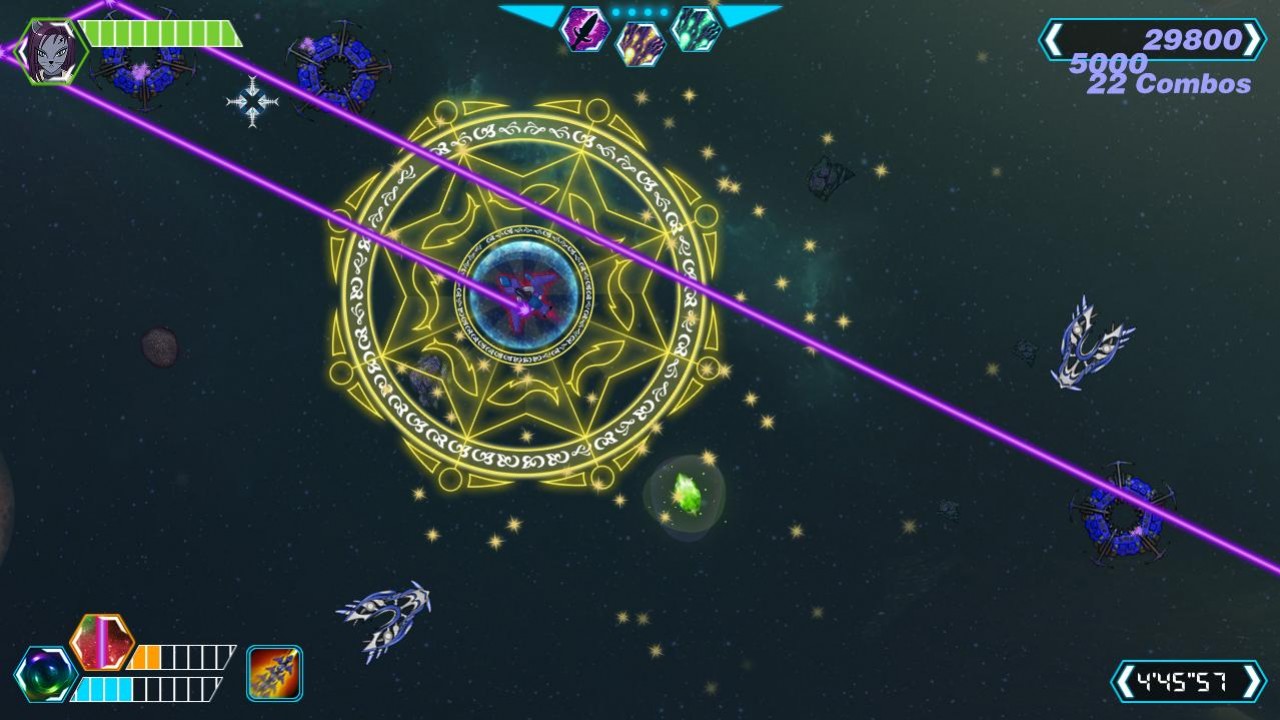Screen dimensions: 1280x720
Task: Enable the orange gauge first segment
Action: pyautogui.click(x=138, y=657)
